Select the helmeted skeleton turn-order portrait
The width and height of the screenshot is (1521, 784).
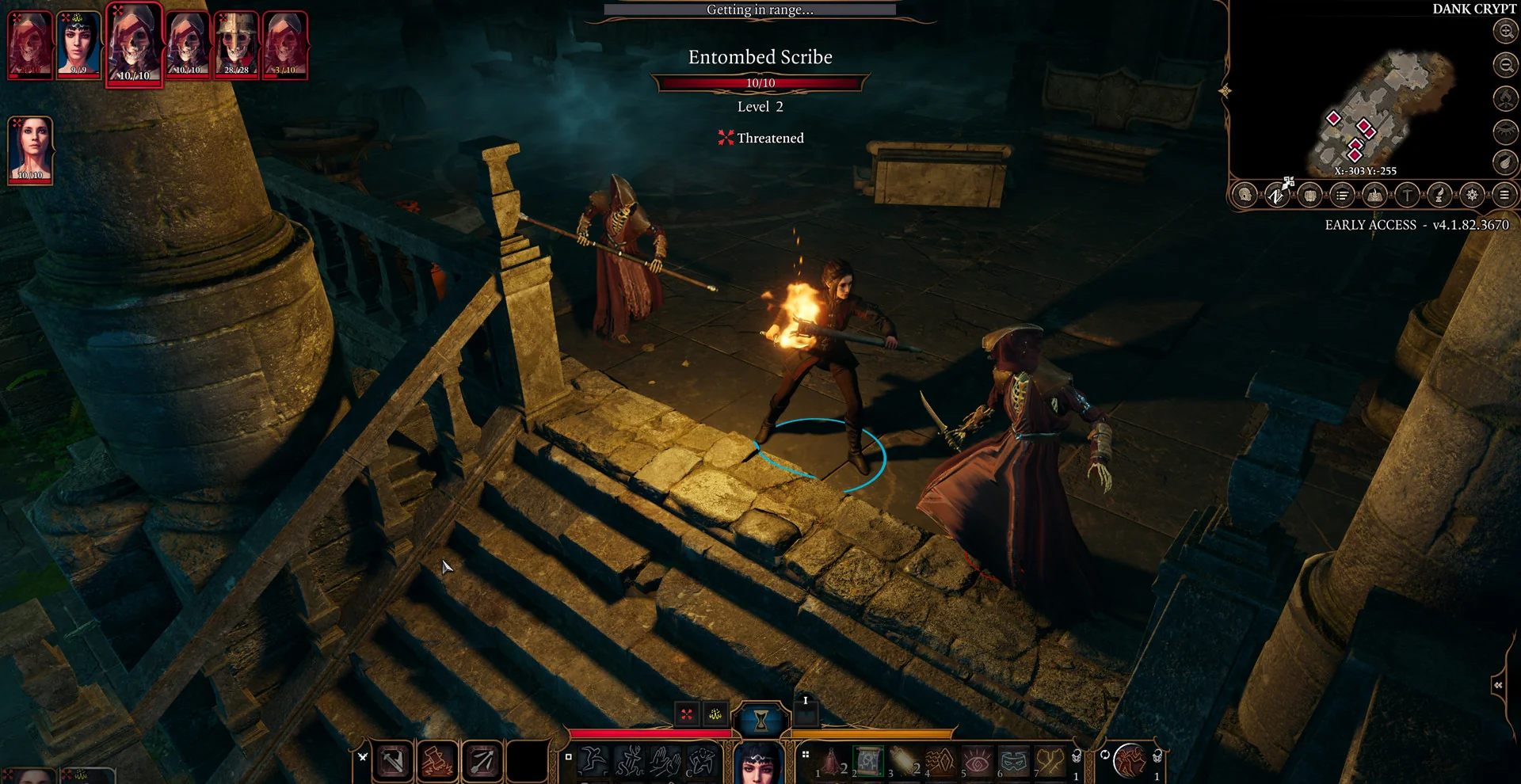(236, 44)
